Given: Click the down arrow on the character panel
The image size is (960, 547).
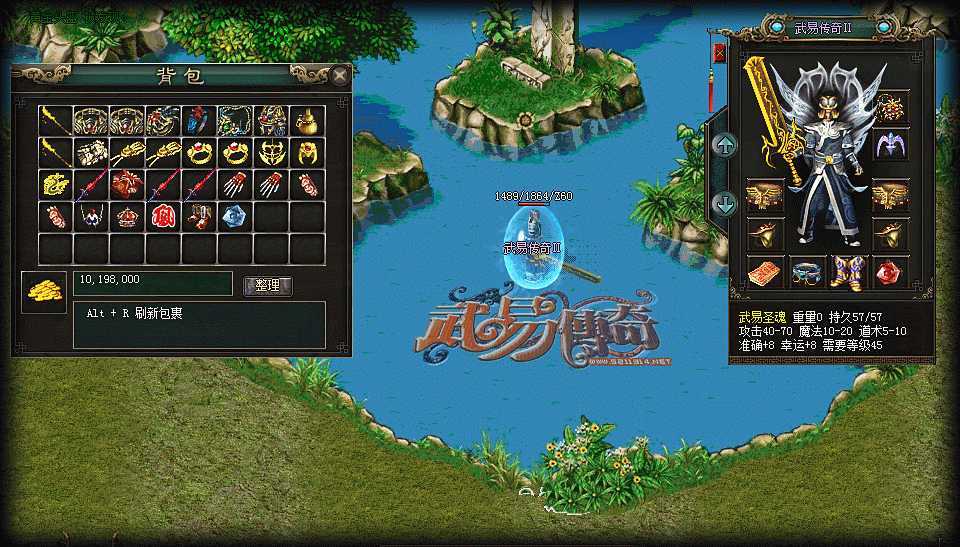Looking at the screenshot, I should click(x=725, y=204).
